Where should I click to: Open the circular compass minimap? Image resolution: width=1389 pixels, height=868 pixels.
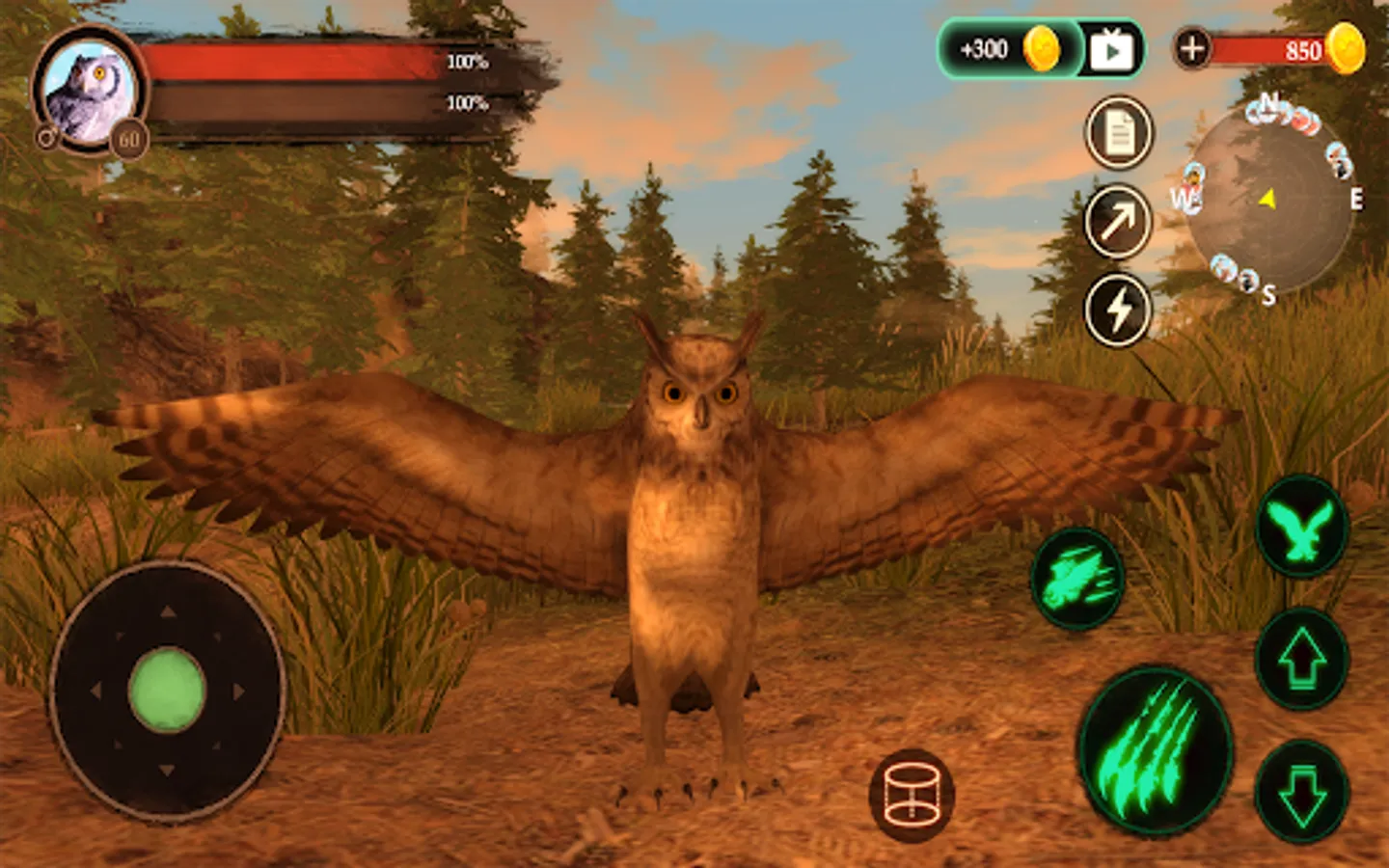(x=1267, y=201)
